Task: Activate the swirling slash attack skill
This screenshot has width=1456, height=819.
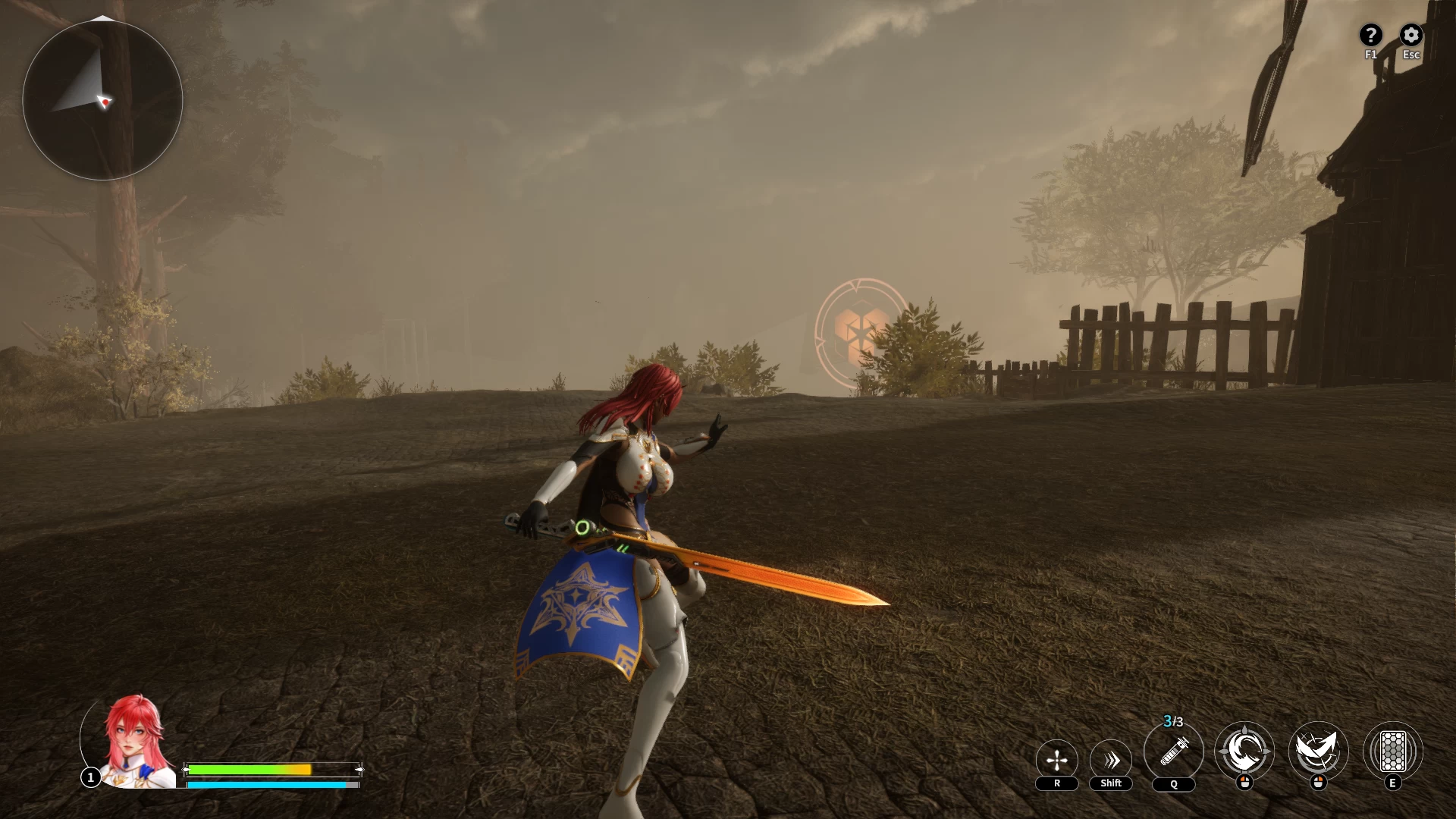Action: tap(1244, 752)
